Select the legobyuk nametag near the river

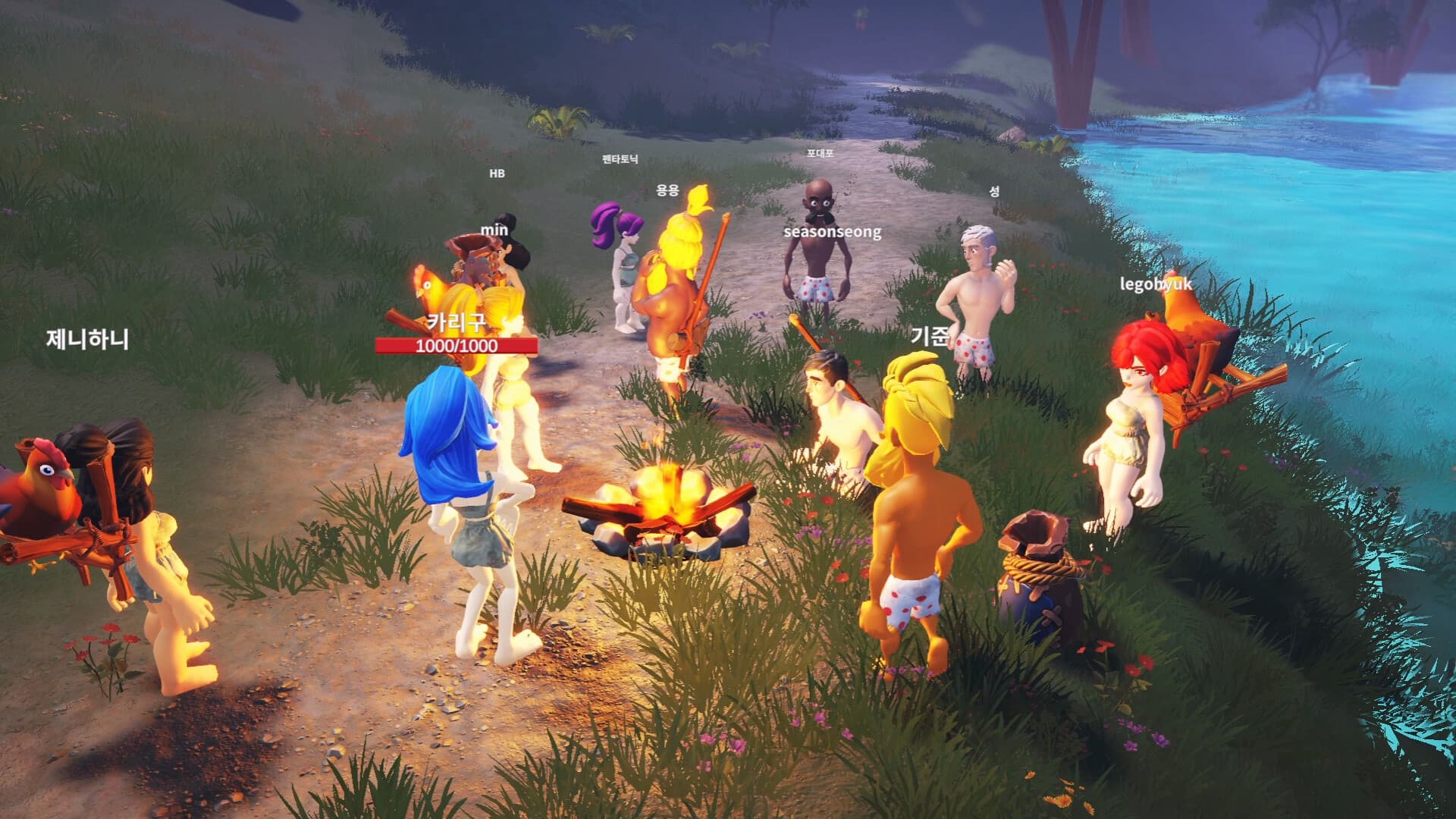(x=1155, y=284)
